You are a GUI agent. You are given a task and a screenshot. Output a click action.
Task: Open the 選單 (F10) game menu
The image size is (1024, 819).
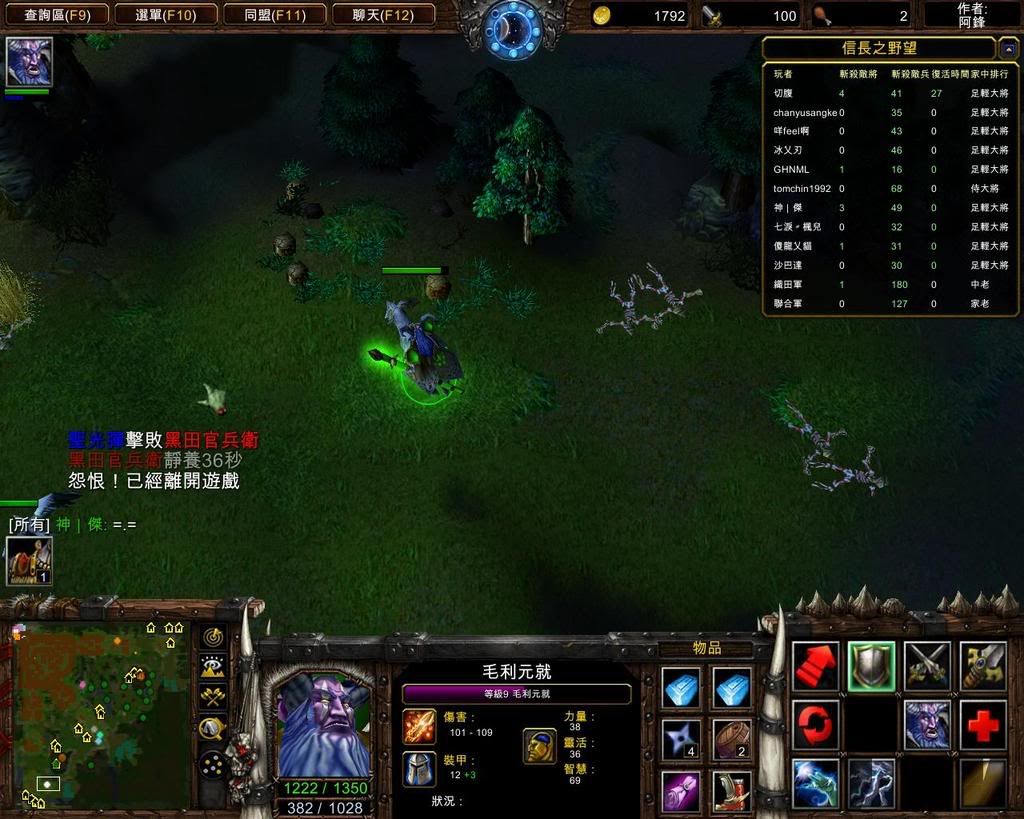(x=165, y=15)
